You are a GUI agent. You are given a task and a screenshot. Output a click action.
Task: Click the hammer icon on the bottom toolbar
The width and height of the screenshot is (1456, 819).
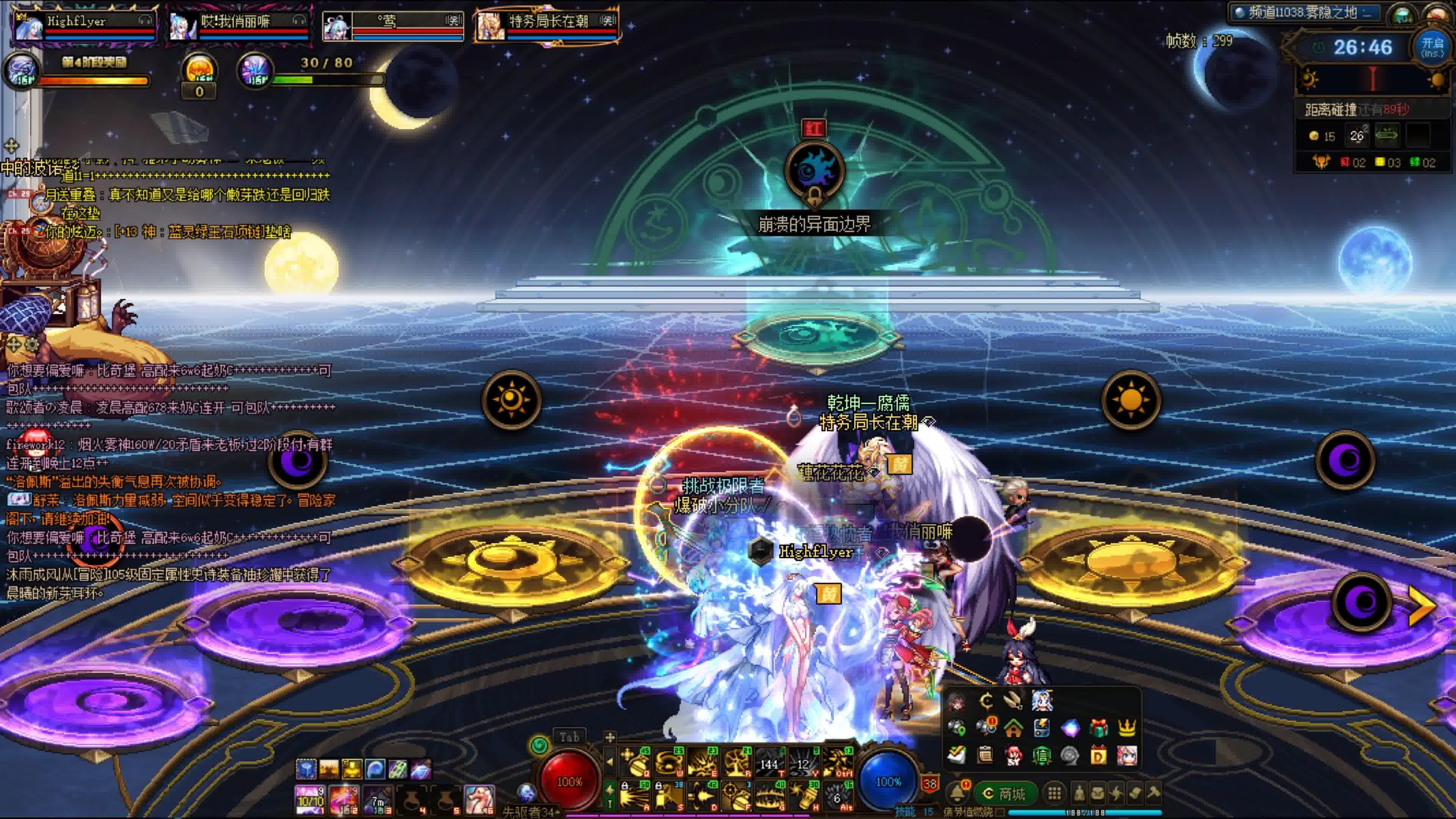click(1153, 793)
